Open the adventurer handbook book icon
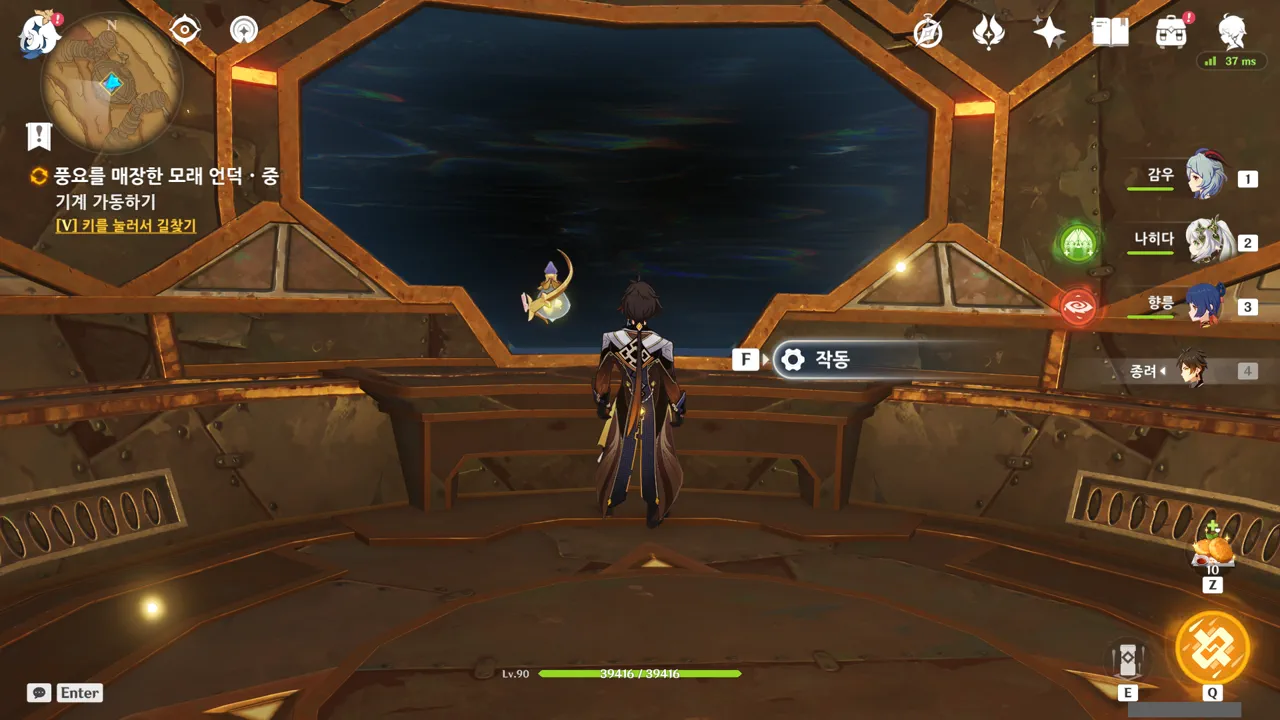The height and width of the screenshot is (720, 1280). (1110, 33)
